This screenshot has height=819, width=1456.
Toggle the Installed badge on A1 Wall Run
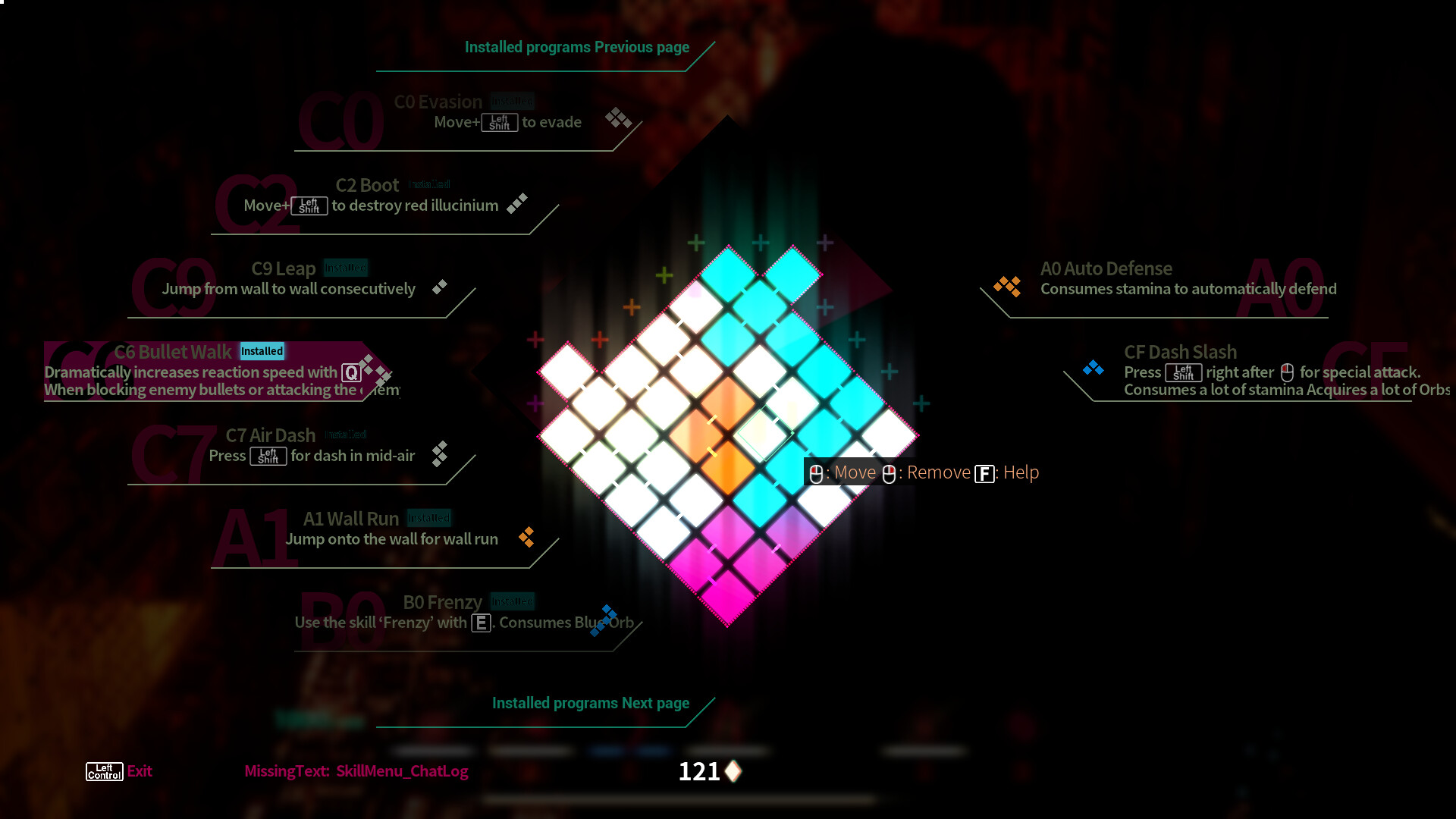point(429,517)
